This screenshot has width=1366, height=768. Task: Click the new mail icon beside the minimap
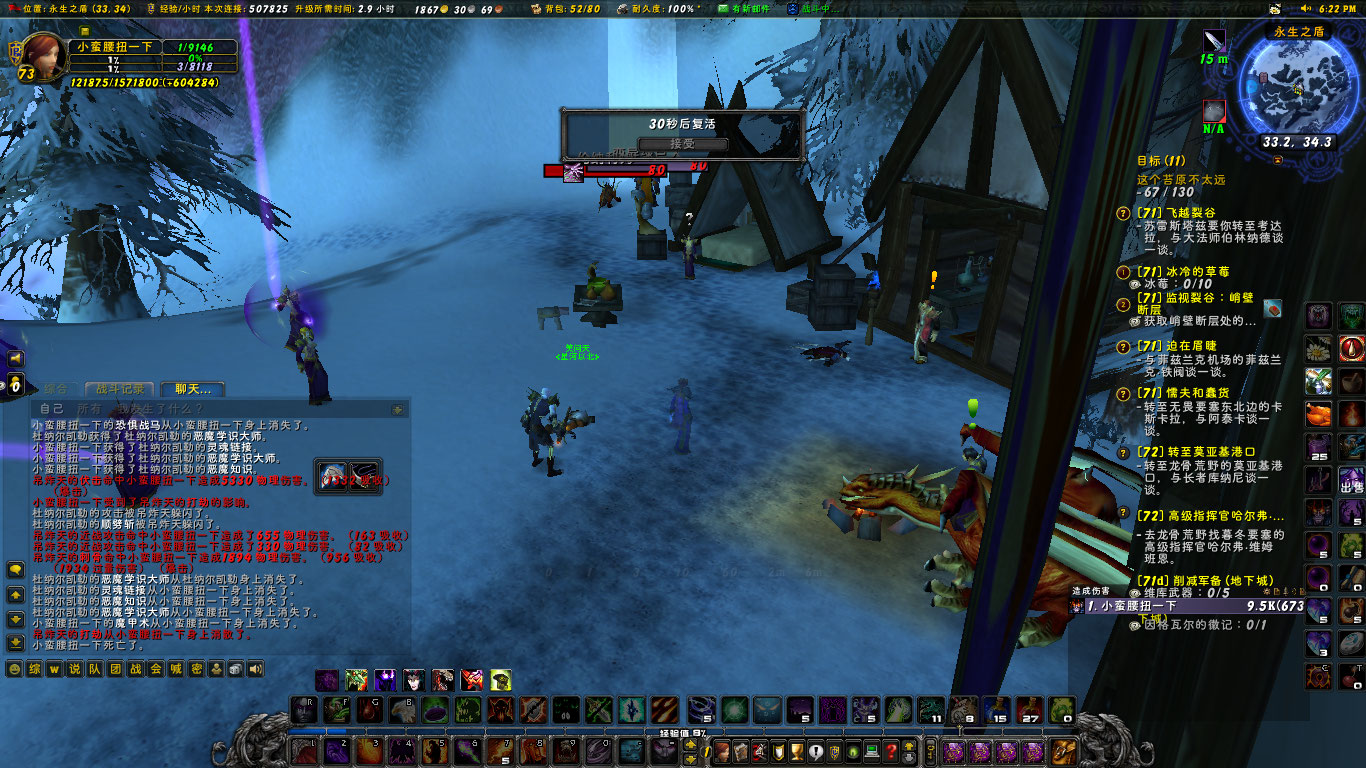(1274, 9)
